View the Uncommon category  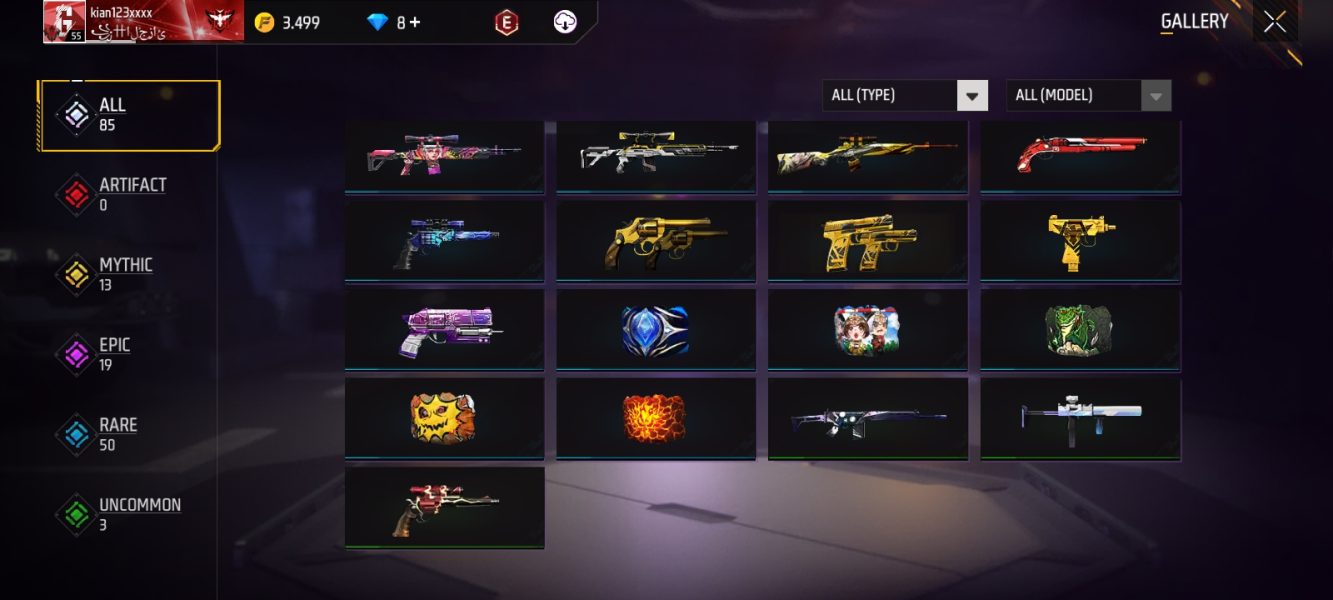coord(138,515)
